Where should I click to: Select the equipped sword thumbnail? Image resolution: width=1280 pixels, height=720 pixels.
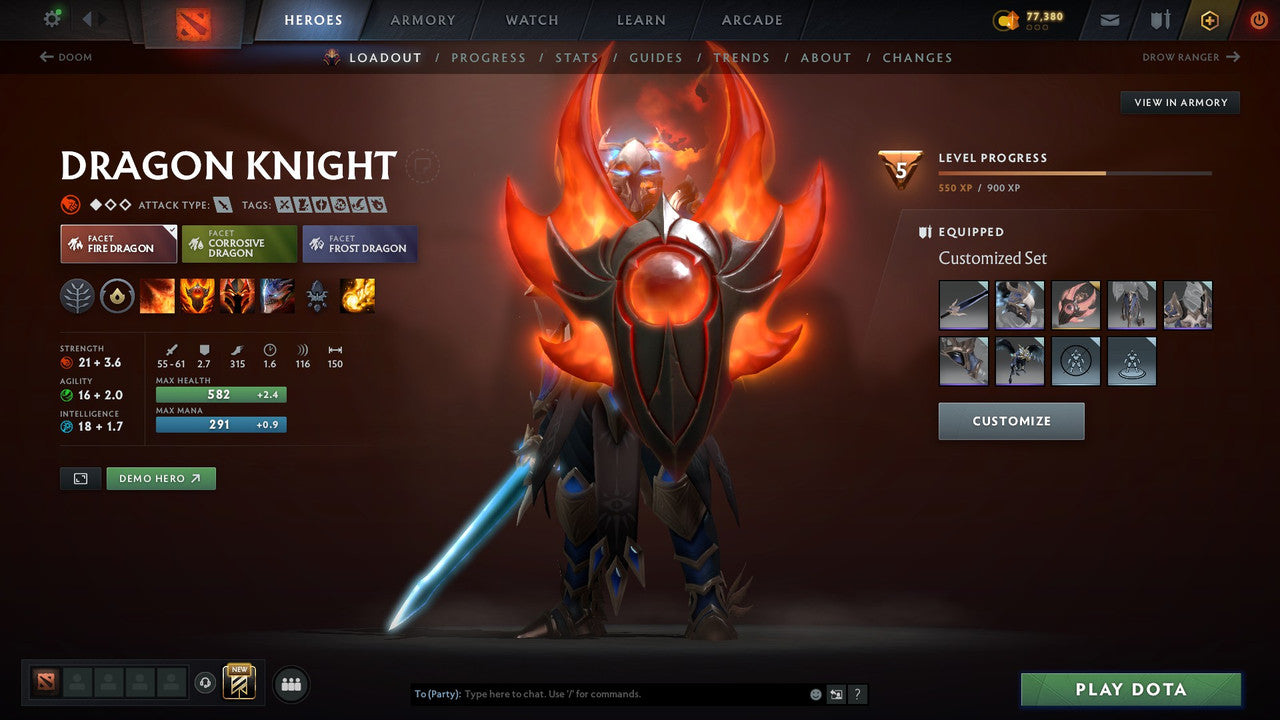coord(963,304)
